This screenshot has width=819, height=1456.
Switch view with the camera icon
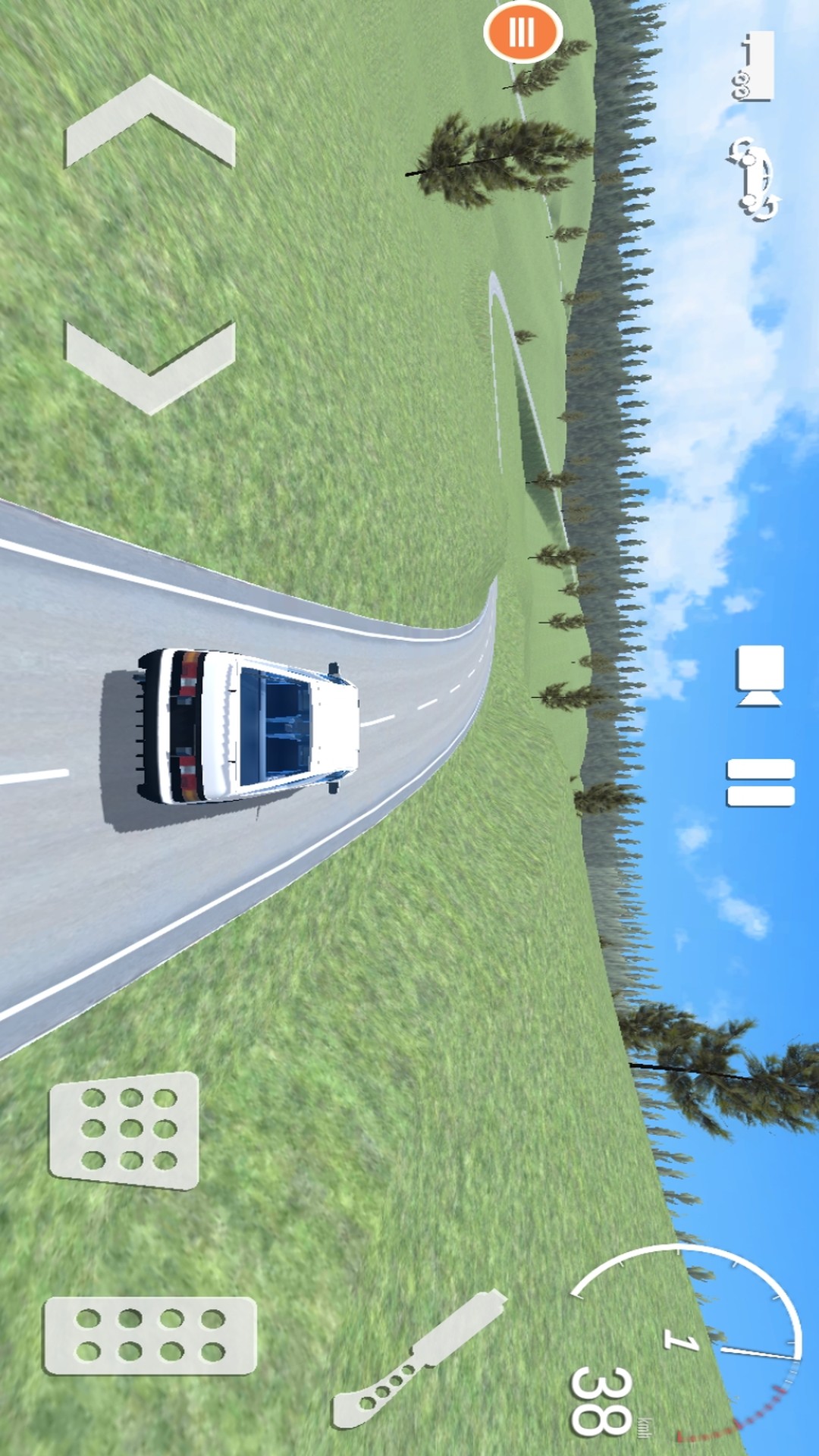[760, 676]
